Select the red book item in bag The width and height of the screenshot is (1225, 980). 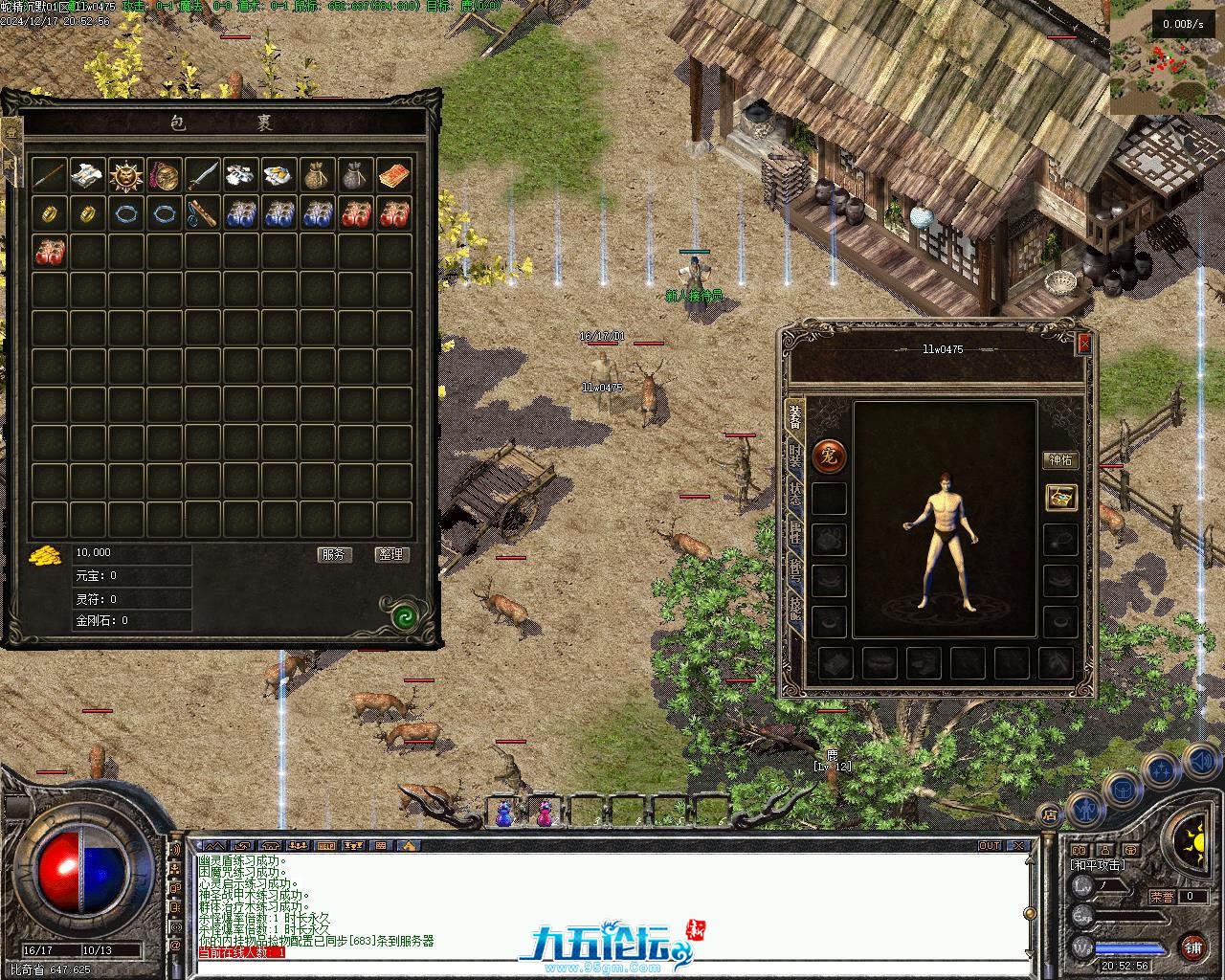[x=394, y=175]
